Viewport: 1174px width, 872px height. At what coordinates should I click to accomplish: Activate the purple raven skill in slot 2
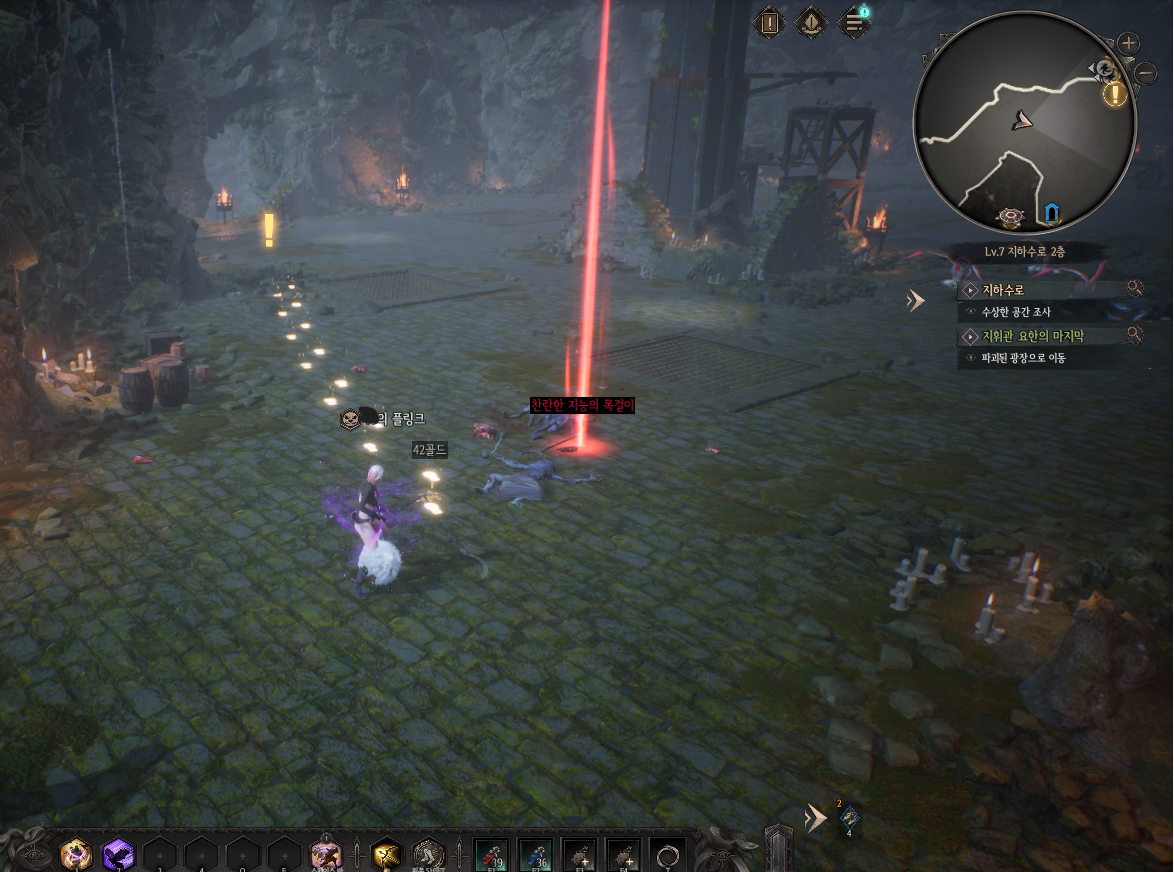click(x=118, y=854)
